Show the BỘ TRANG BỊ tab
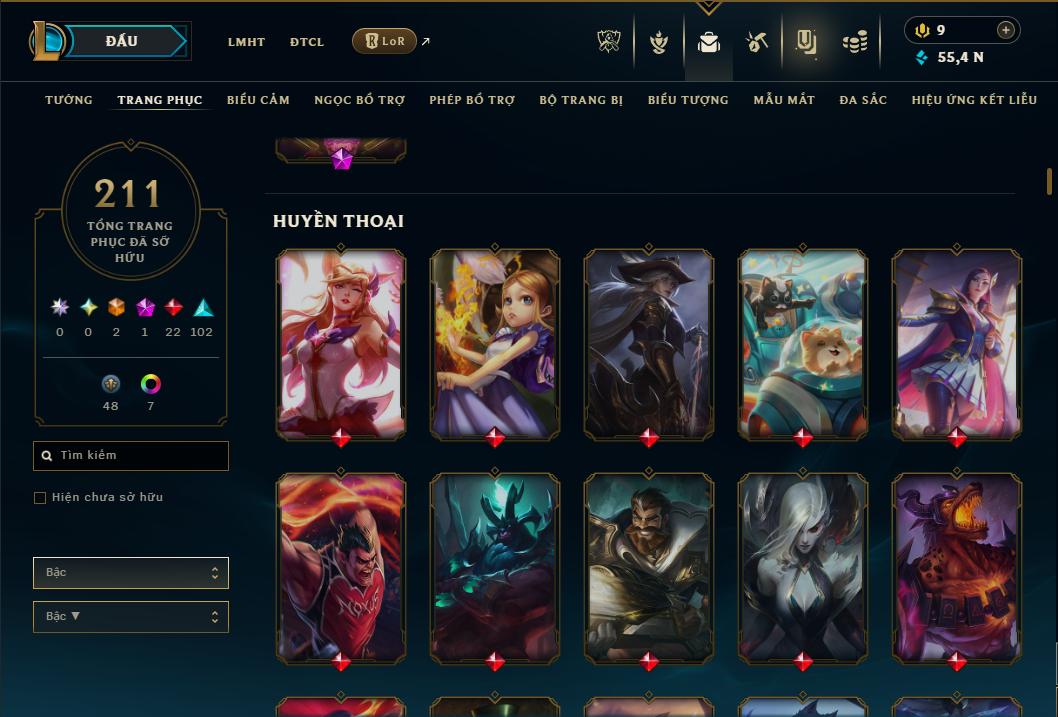This screenshot has width=1058, height=717. (x=581, y=100)
